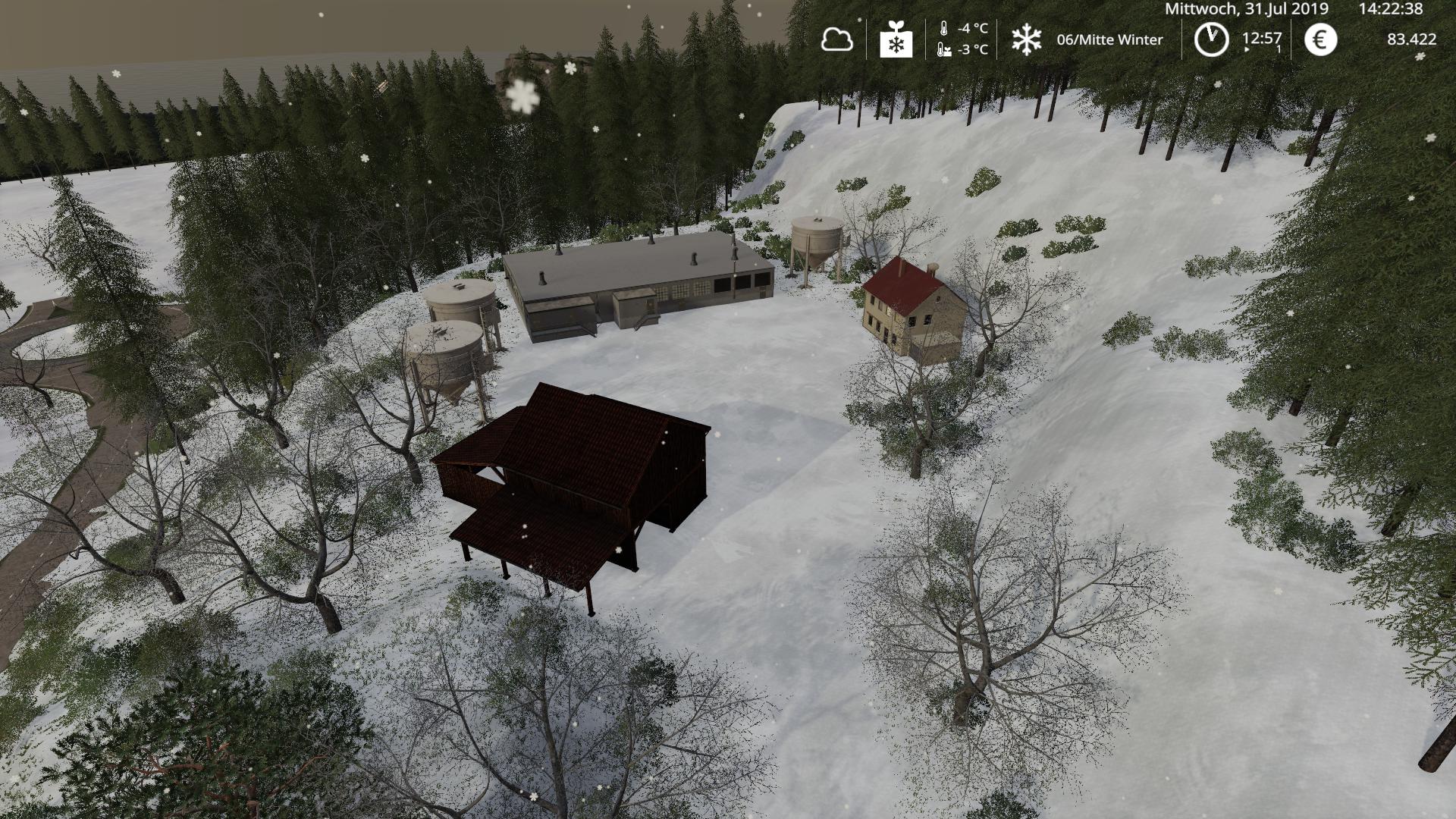Select the clock time icon
1456x819 pixels.
(x=1211, y=39)
